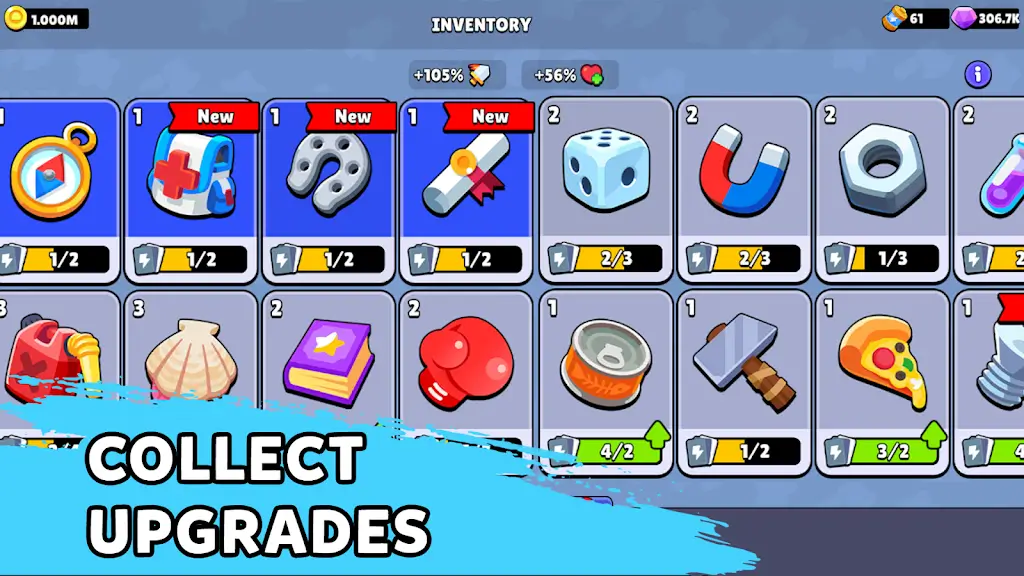The width and height of the screenshot is (1024, 576).
Task: Select the purple star book card
Action: click(x=330, y=360)
